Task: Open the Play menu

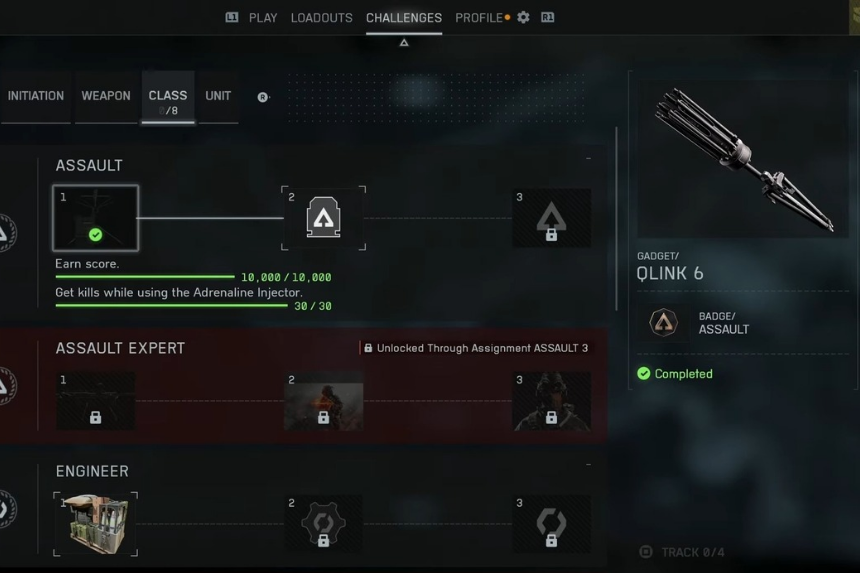Action: coord(262,18)
